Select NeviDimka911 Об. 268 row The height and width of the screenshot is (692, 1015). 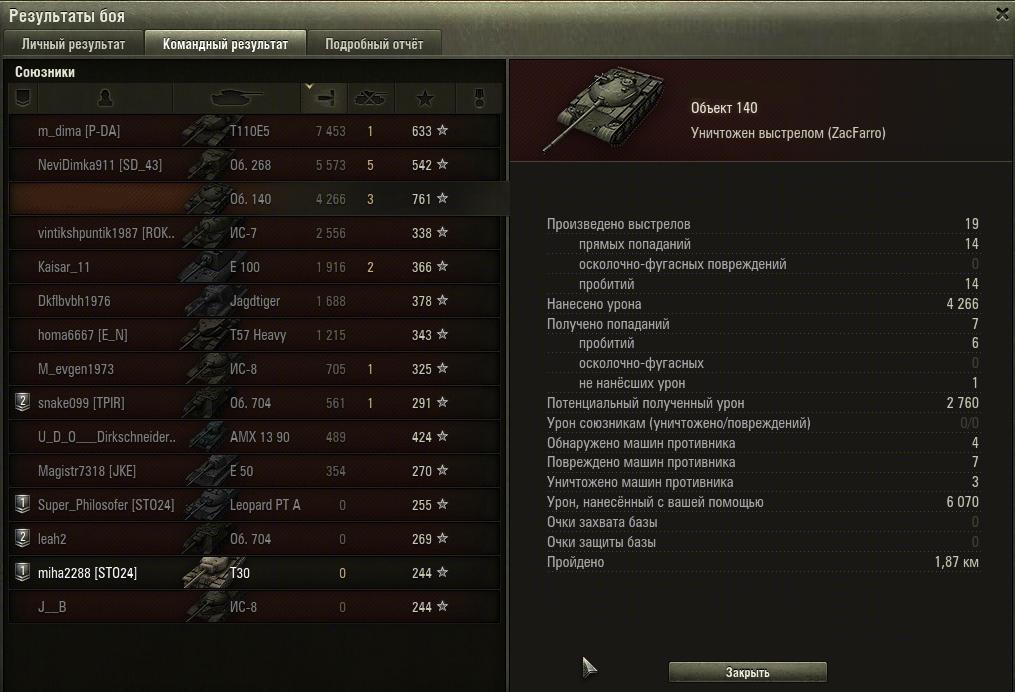click(254, 165)
